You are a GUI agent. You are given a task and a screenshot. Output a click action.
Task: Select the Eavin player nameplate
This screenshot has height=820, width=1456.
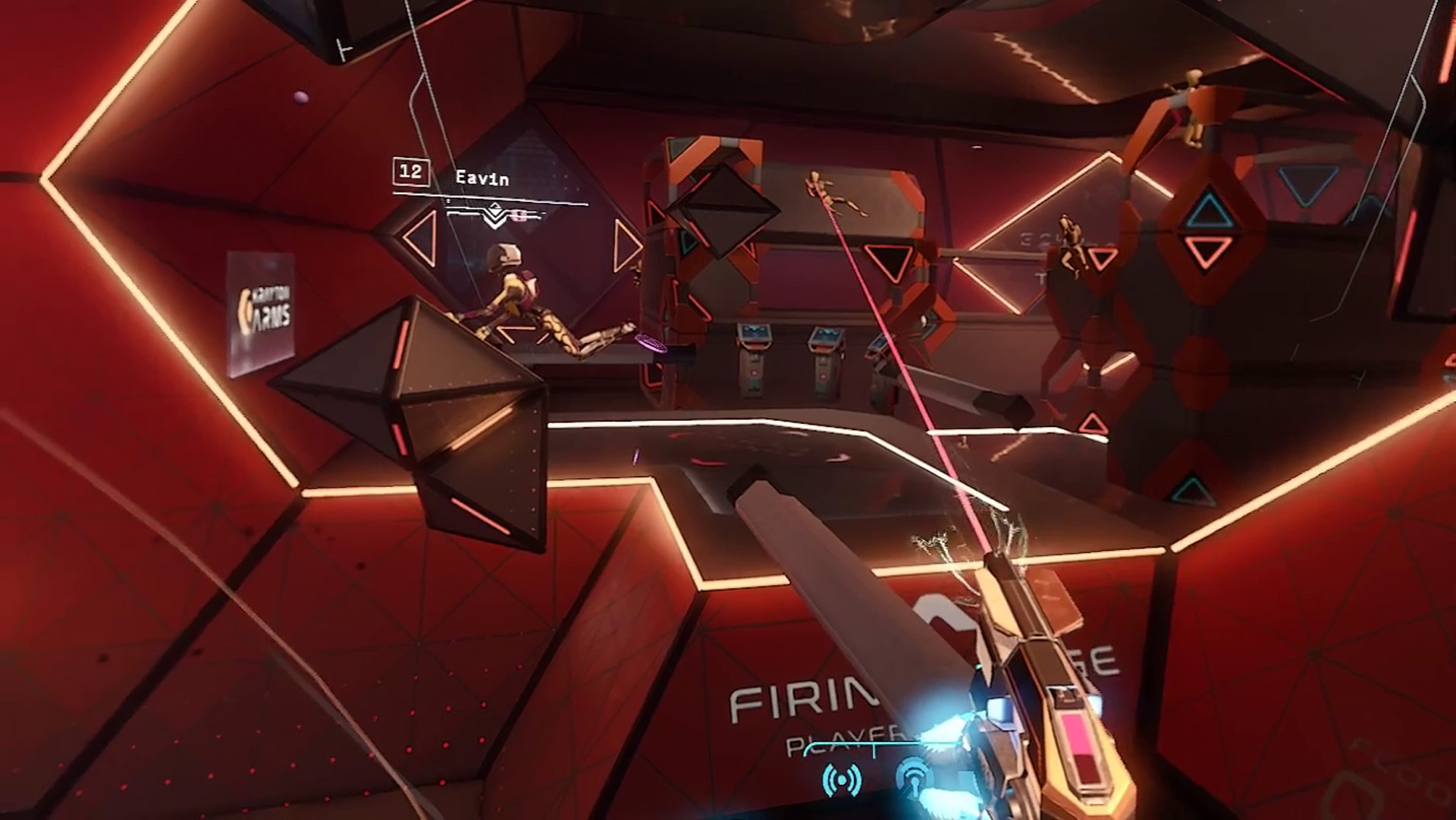(481, 178)
